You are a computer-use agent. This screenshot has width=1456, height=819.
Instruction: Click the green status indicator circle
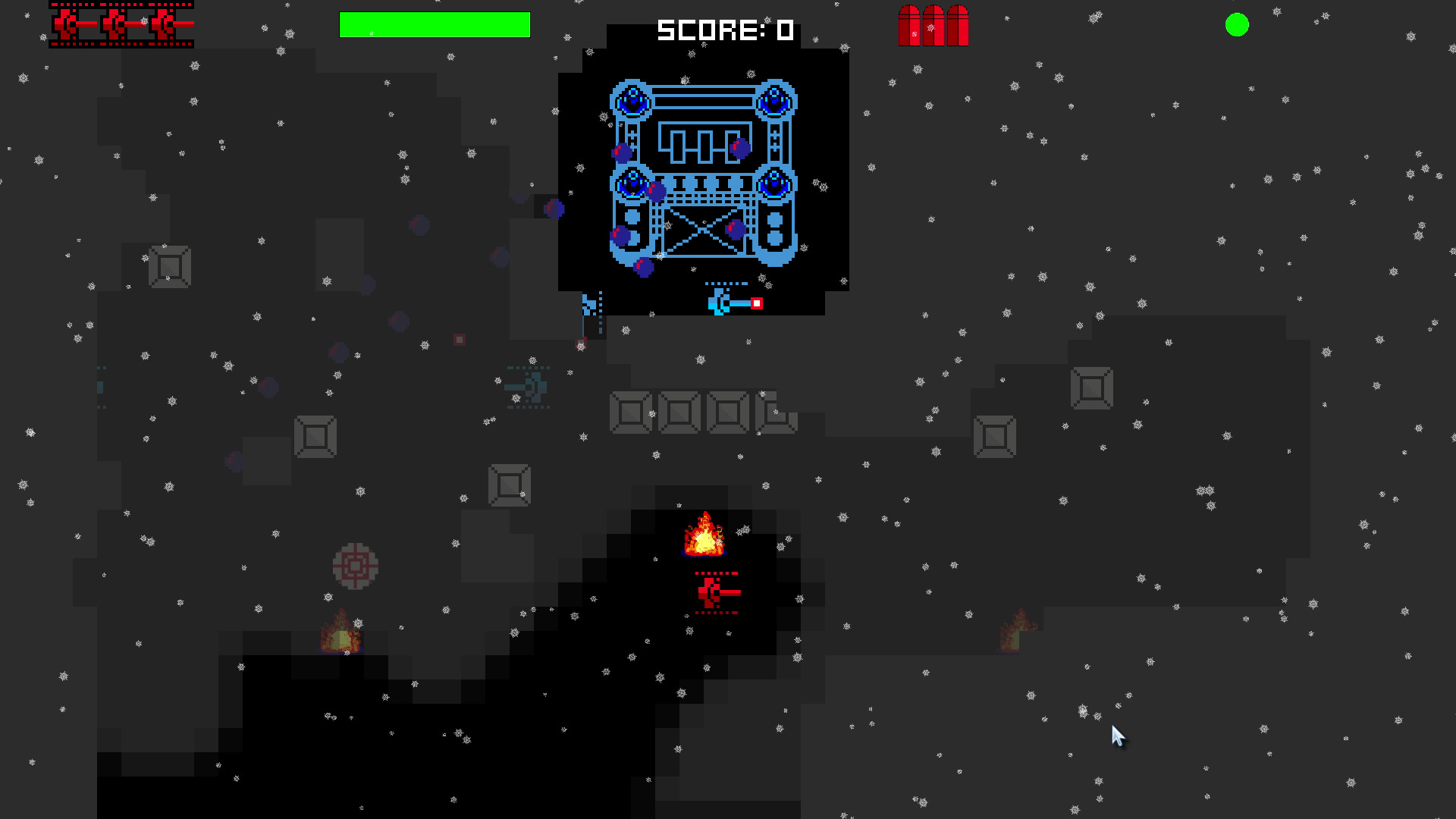coord(1238,25)
